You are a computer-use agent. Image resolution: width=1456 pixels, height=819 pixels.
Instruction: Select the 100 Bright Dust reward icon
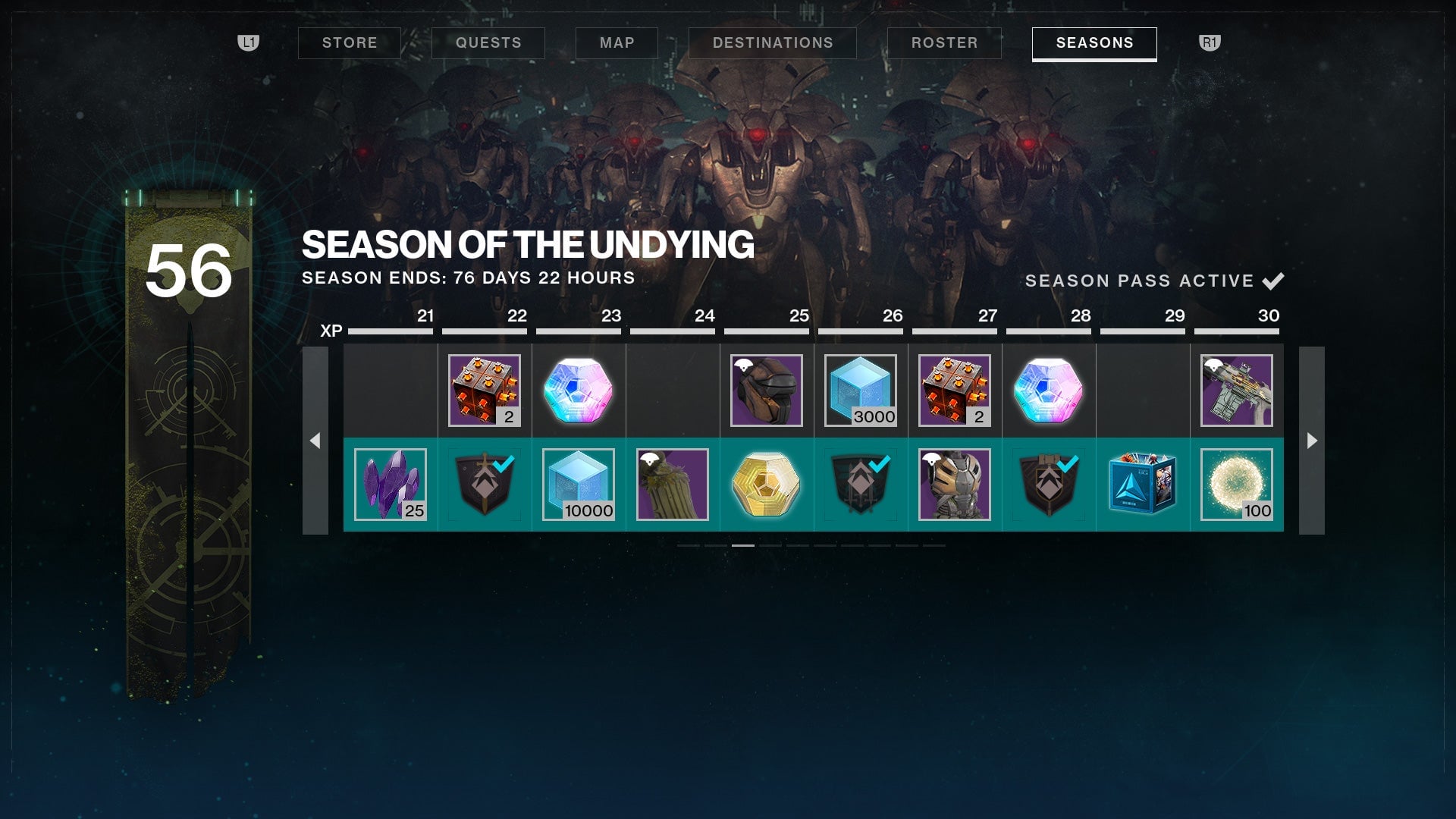1237,485
